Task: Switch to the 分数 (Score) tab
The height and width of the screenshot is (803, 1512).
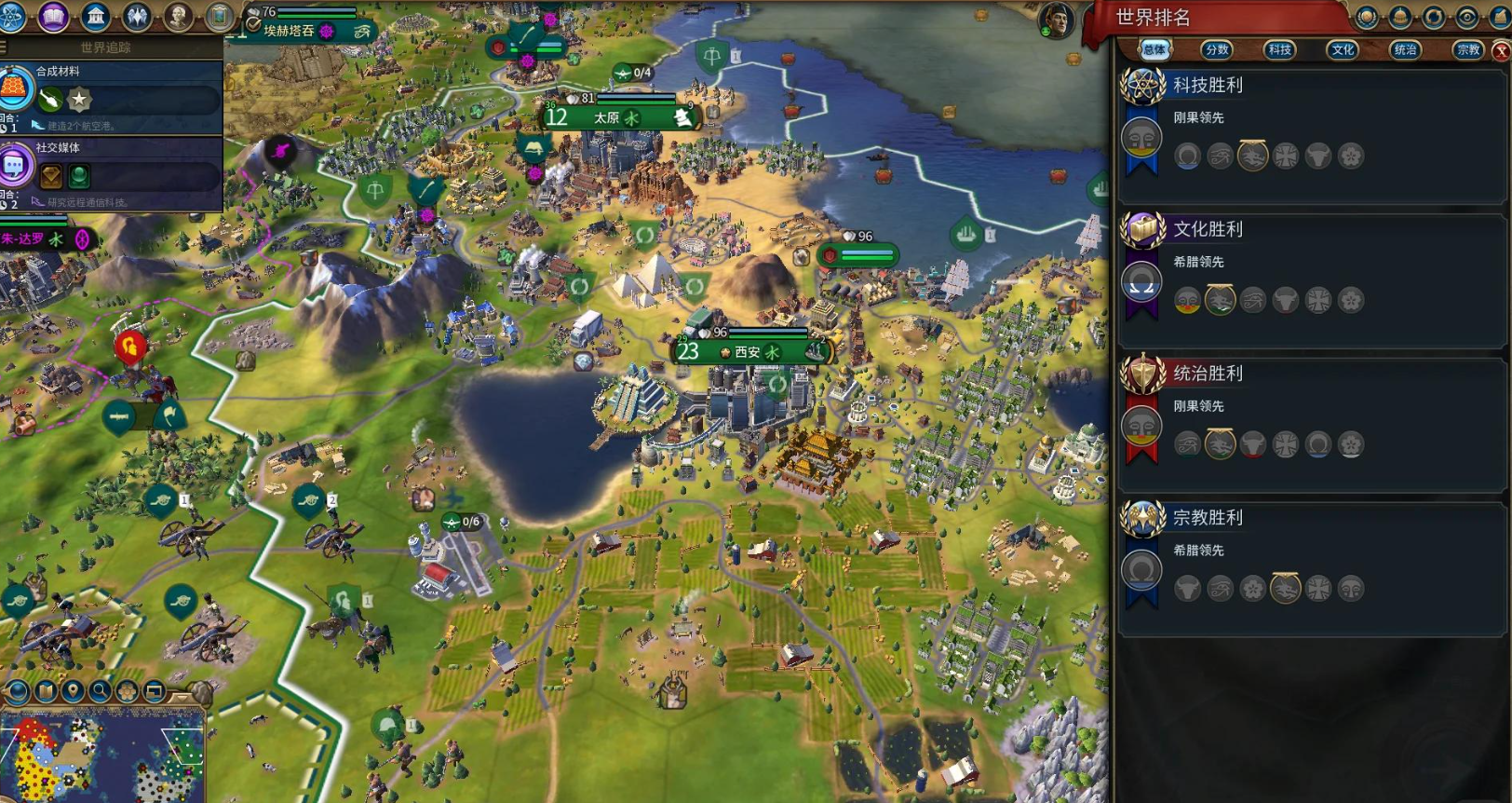Action: click(1217, 50)
